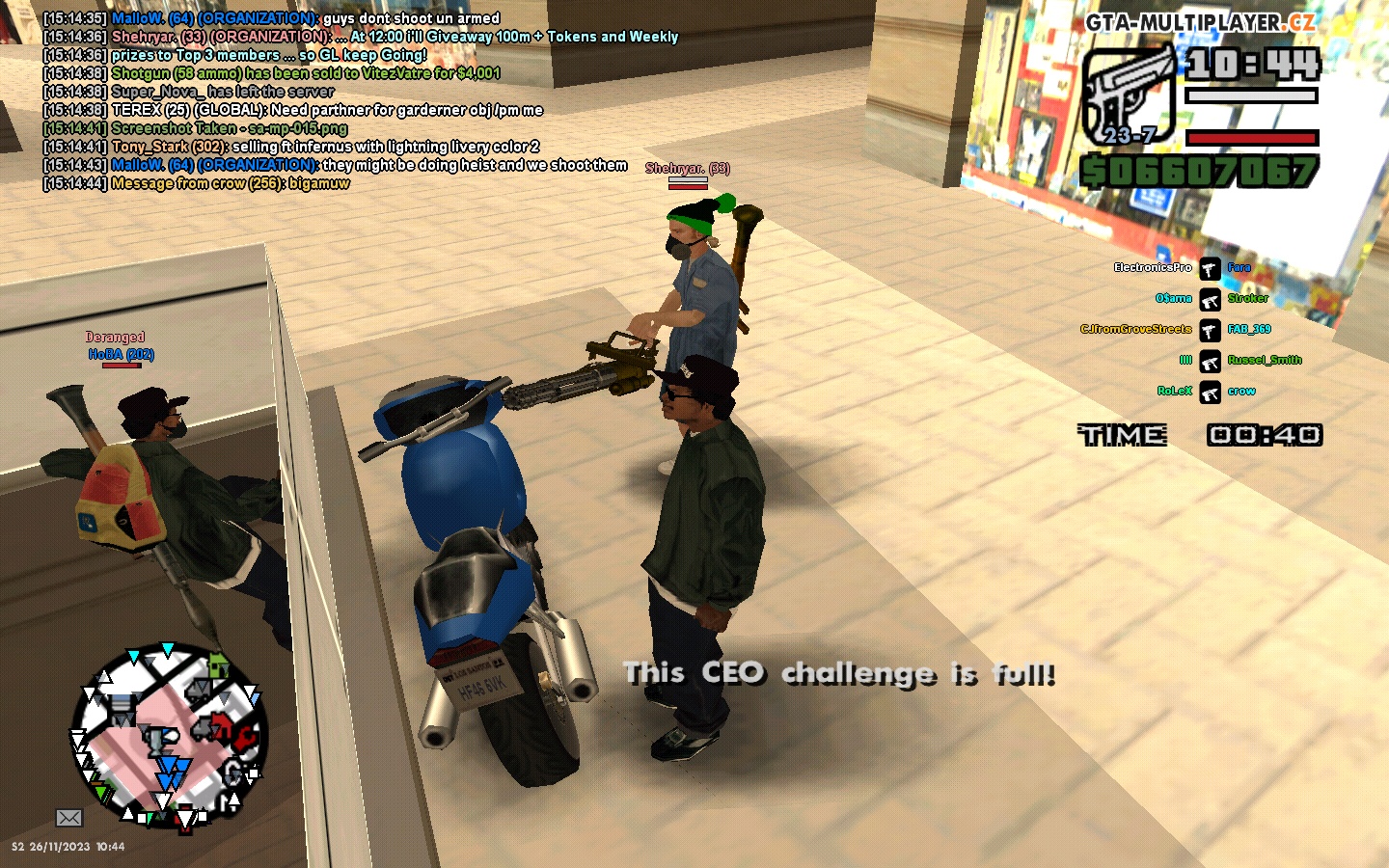Open the circular radar minimap
Screen dimensions: 1389x868
(x=169, y=738)
